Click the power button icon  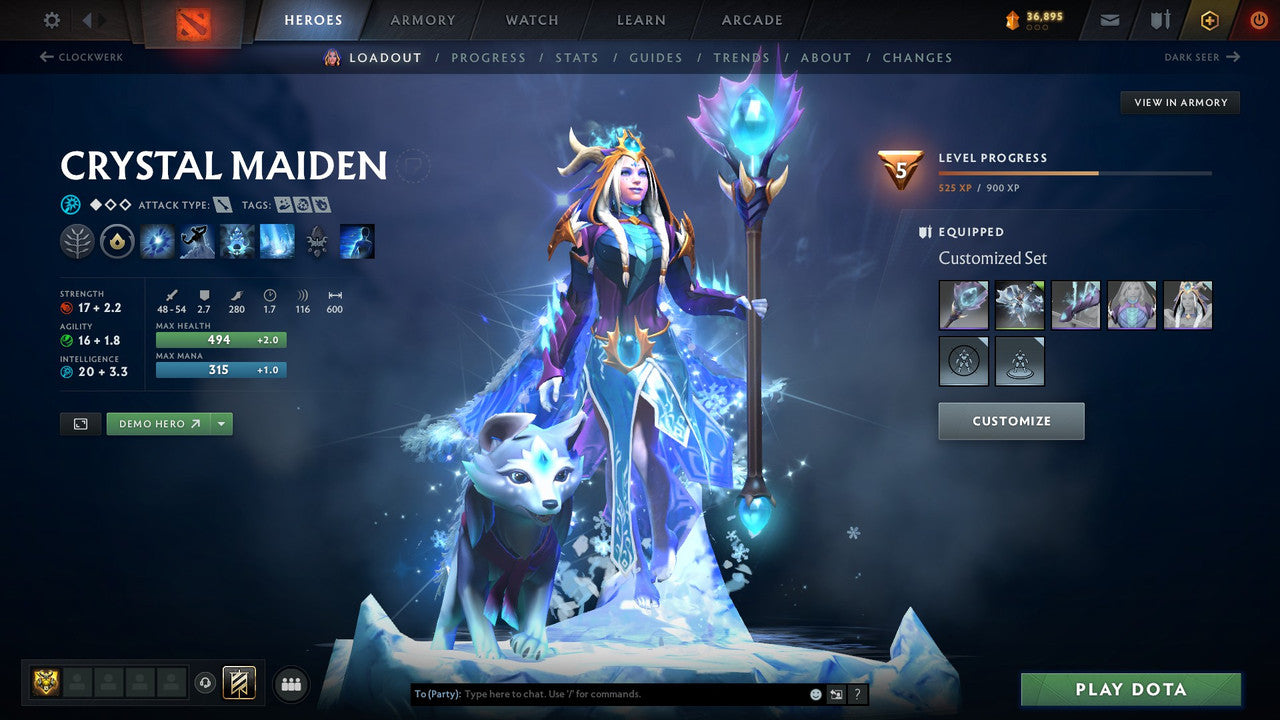click(x=1258, y=19)
